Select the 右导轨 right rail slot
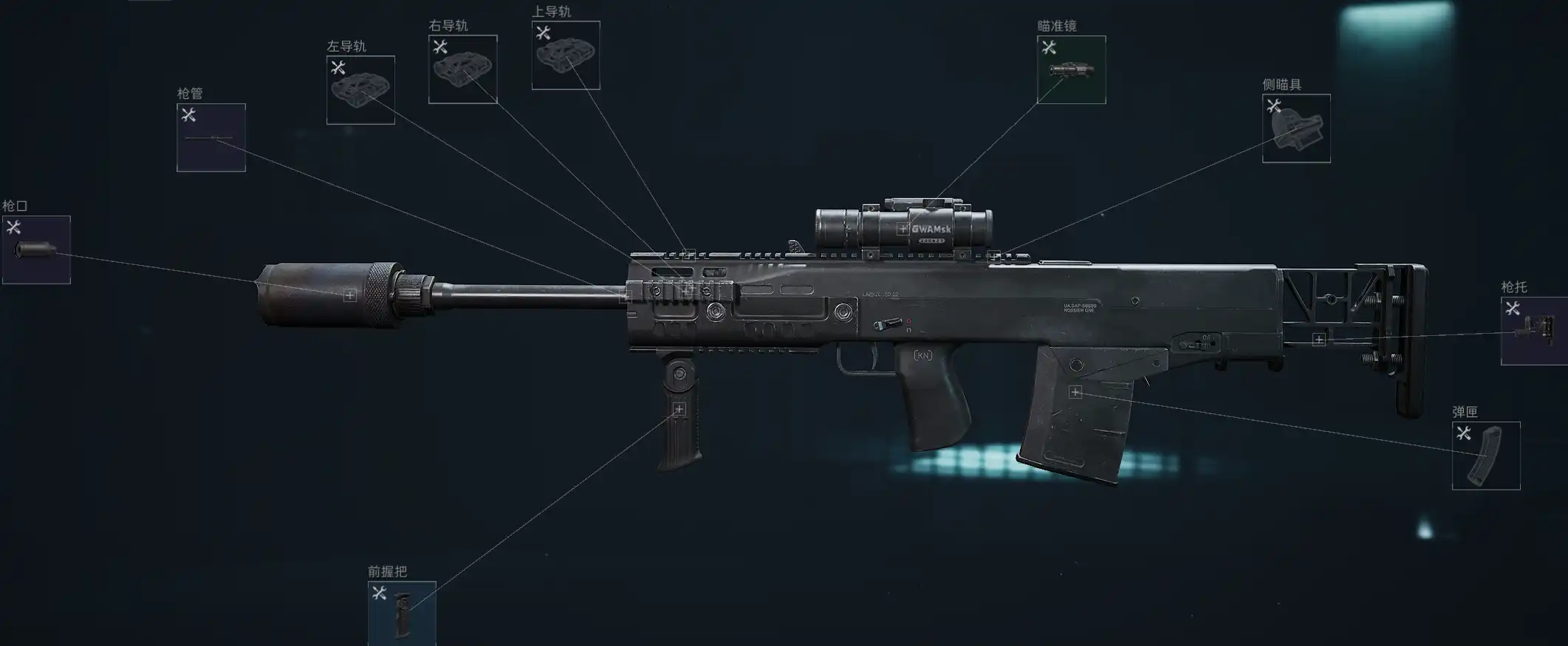The height and width of the screenshot is (646, 1568). (462, 69)
